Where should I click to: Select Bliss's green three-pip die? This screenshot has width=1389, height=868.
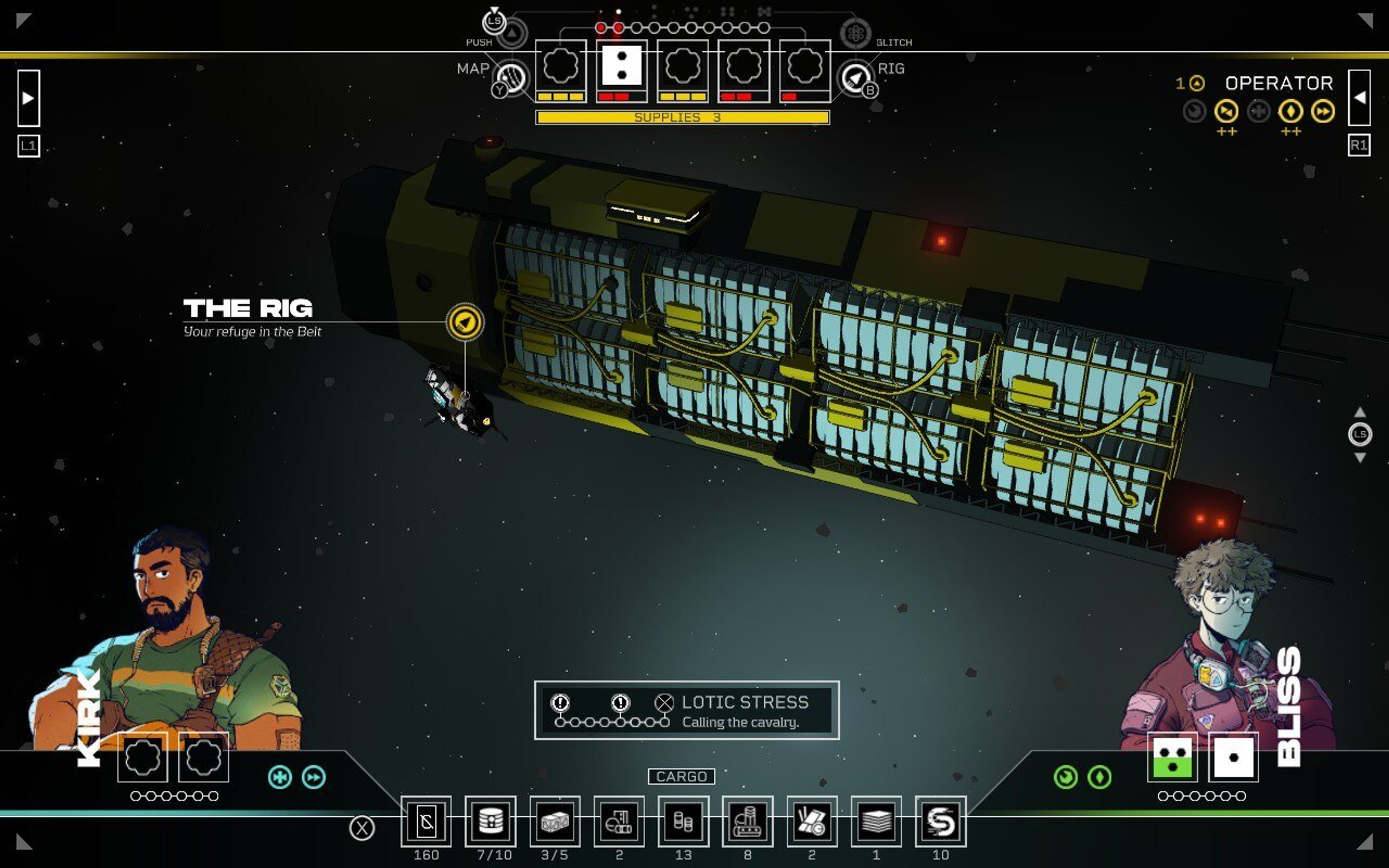1172,757
